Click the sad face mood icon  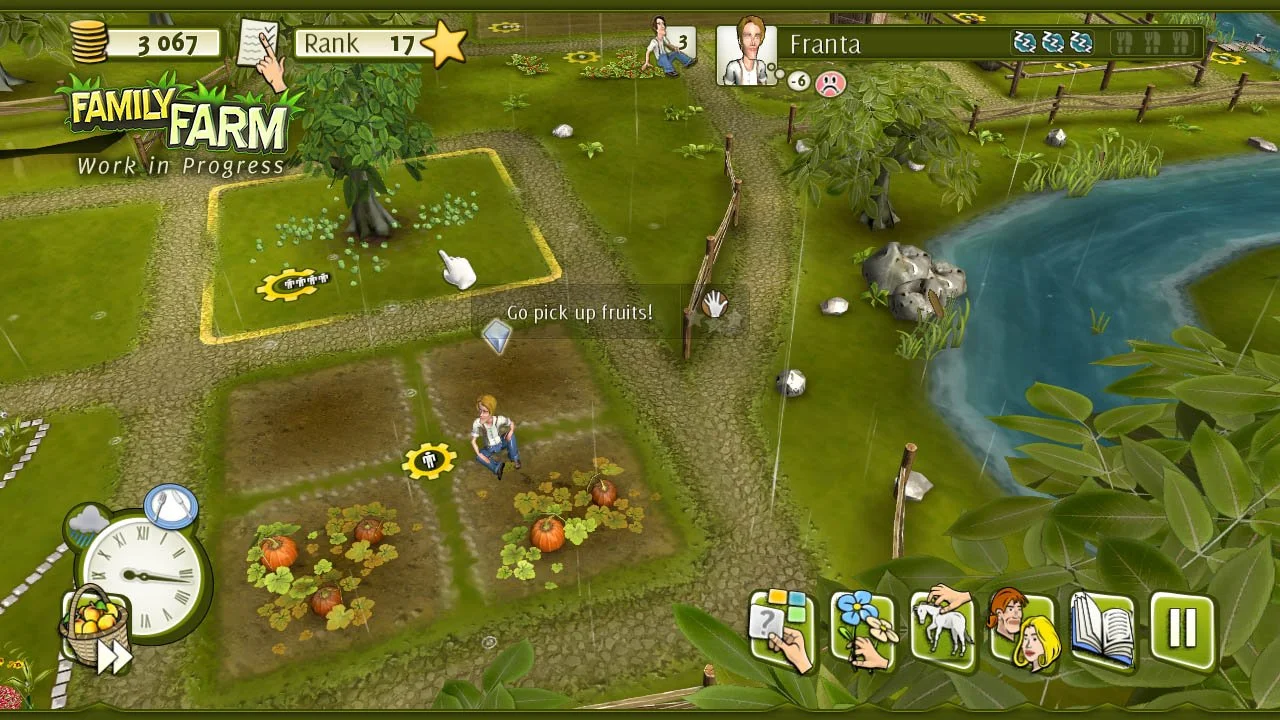pyautogui.click(x=831, y=84)
